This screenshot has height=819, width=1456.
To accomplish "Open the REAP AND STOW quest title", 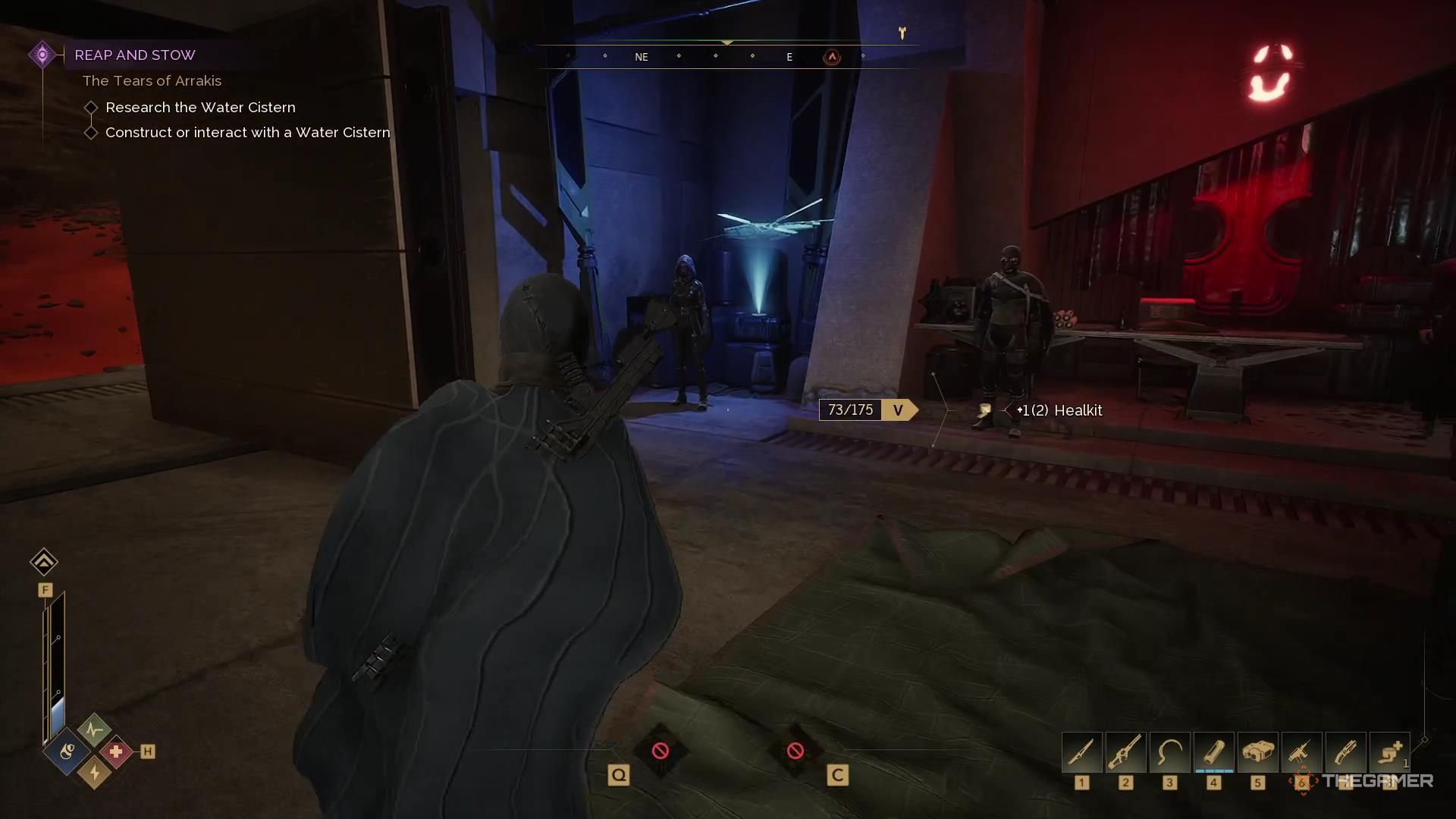I will 135,55.
